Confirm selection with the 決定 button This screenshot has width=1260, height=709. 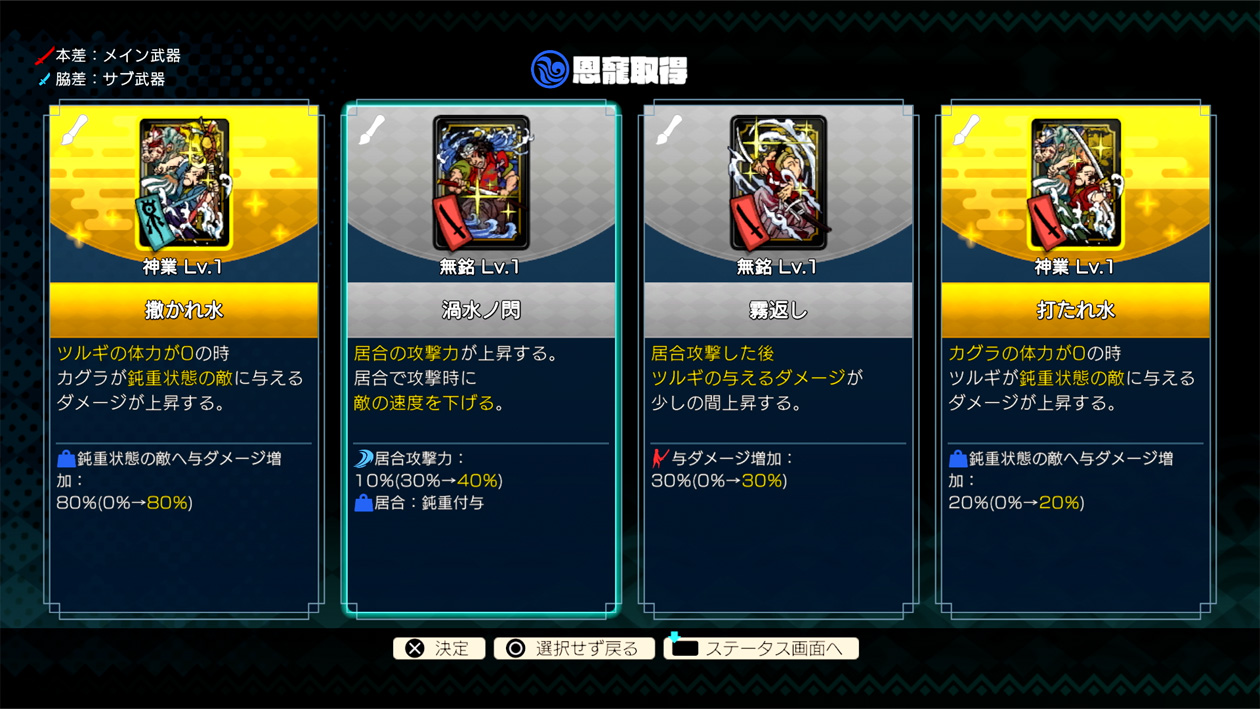coord(439,649)
